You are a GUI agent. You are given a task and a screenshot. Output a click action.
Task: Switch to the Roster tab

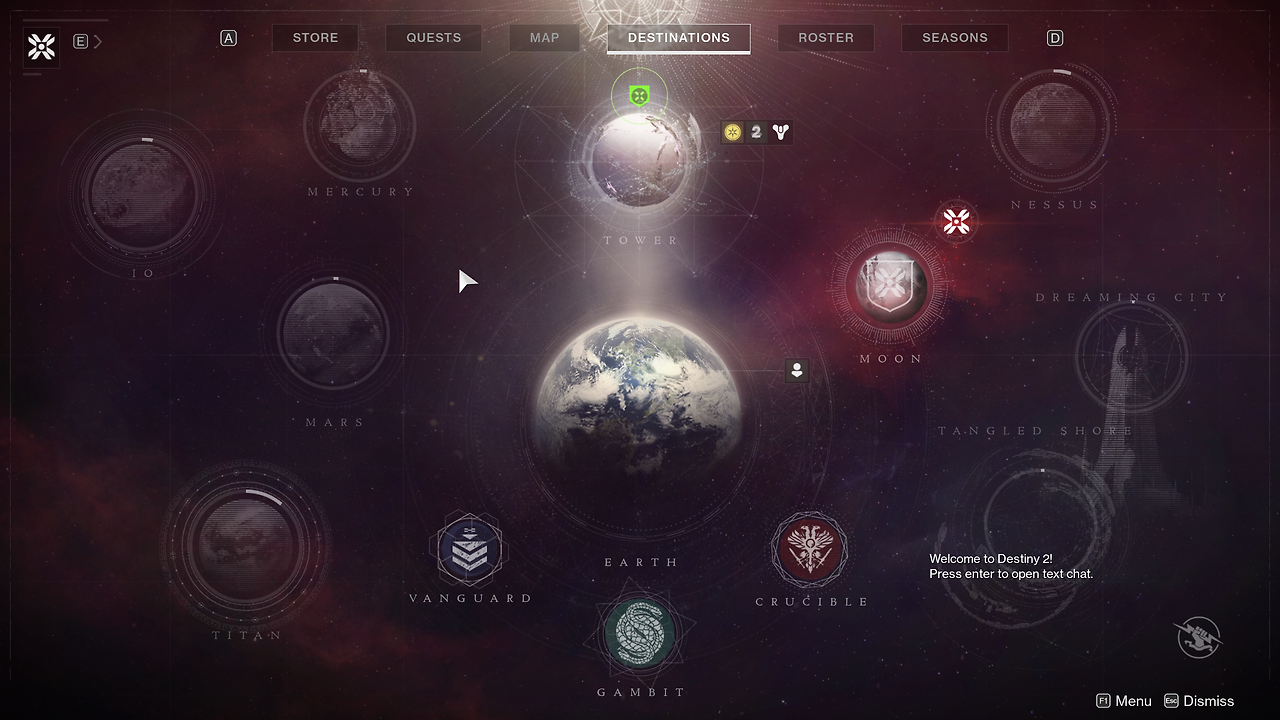click(825, 38)
